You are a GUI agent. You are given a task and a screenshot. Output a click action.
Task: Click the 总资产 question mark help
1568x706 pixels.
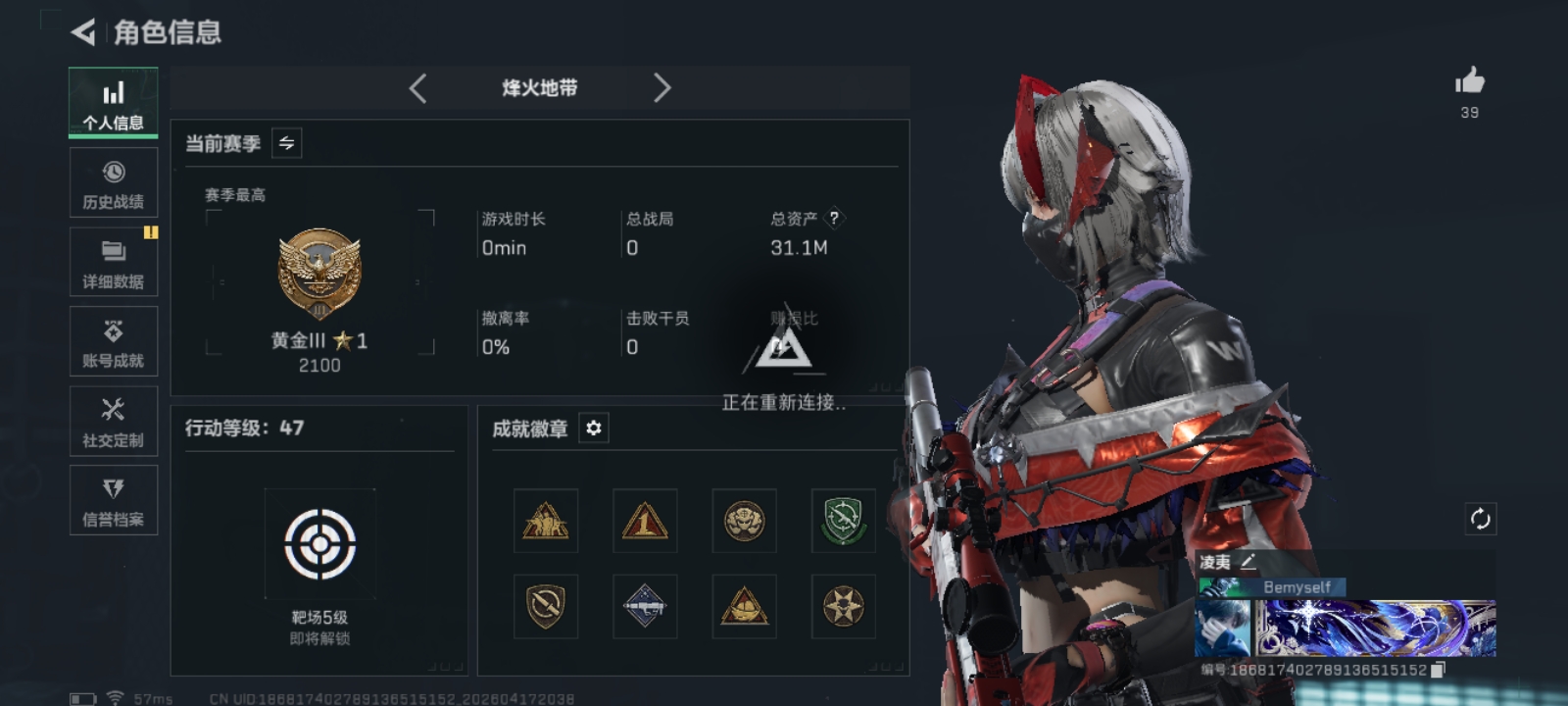[x=834, y=218]
